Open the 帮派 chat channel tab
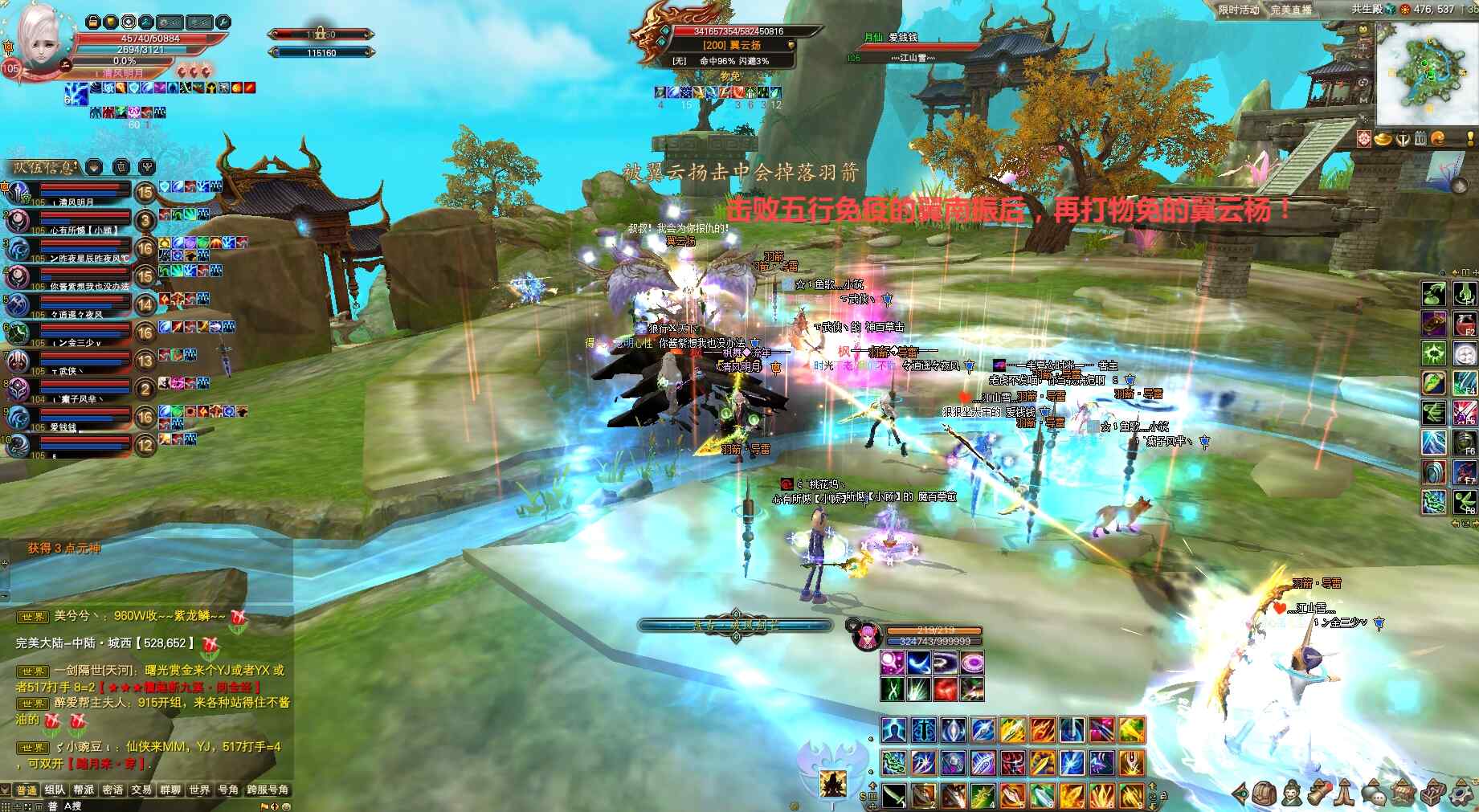The width and height of the screenshot is (1479, 812). click(84, 790)
